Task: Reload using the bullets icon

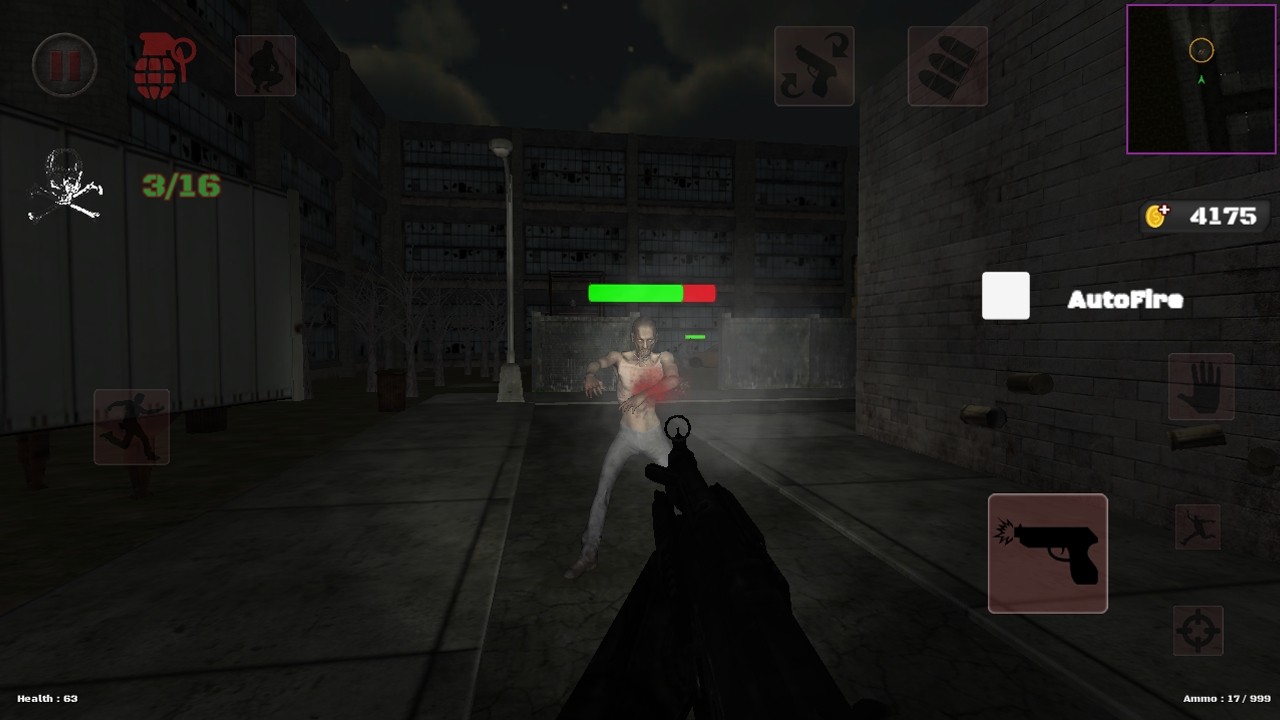Action: [x=946, y=66]
